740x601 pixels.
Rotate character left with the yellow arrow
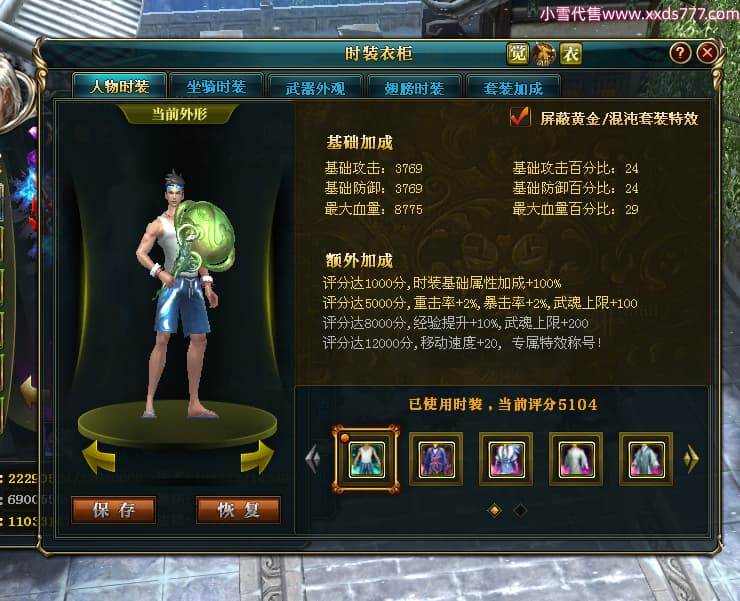coord(98,456)
